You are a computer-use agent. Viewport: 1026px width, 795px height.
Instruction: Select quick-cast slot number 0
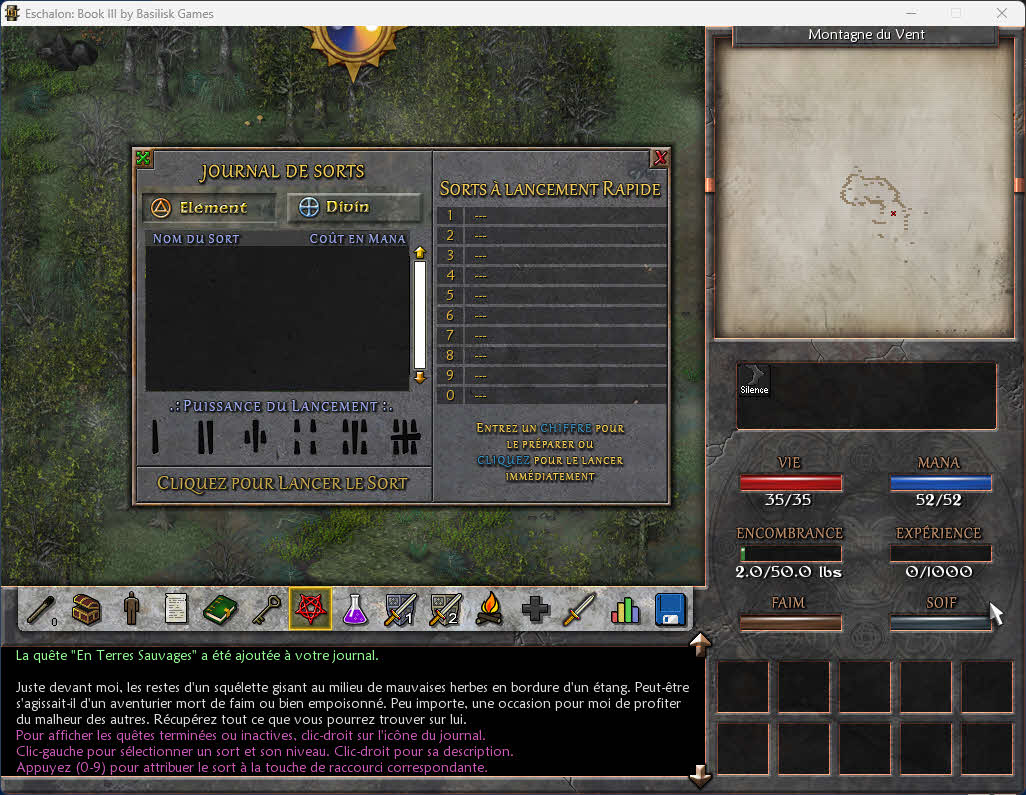552,395
